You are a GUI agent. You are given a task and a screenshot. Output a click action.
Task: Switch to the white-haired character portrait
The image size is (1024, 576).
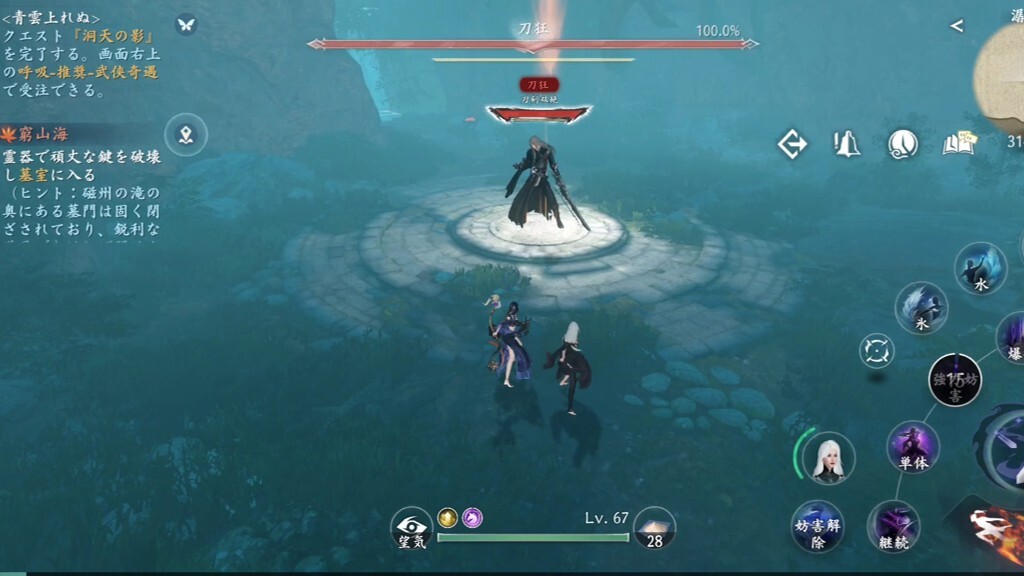[828, 458]
